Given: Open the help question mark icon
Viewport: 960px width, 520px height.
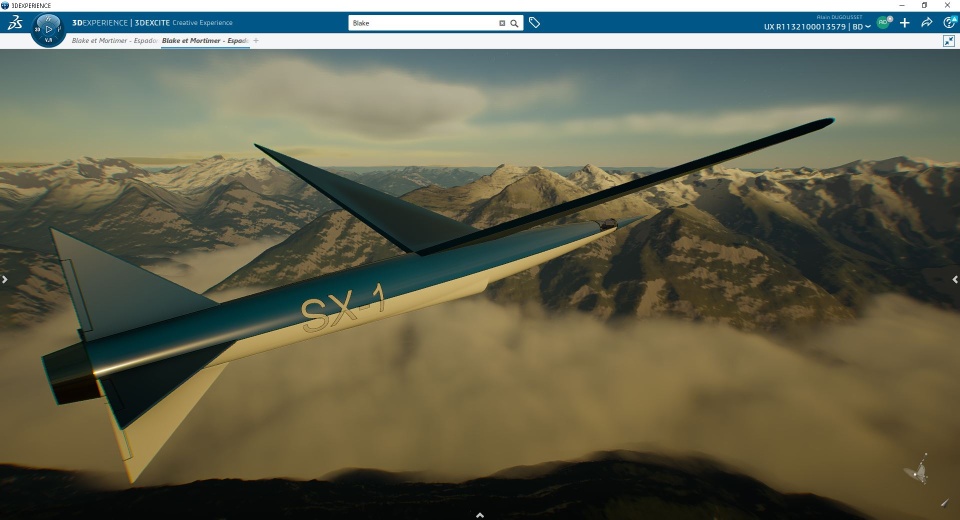Looking at the screenshot, I should [948, 22].
